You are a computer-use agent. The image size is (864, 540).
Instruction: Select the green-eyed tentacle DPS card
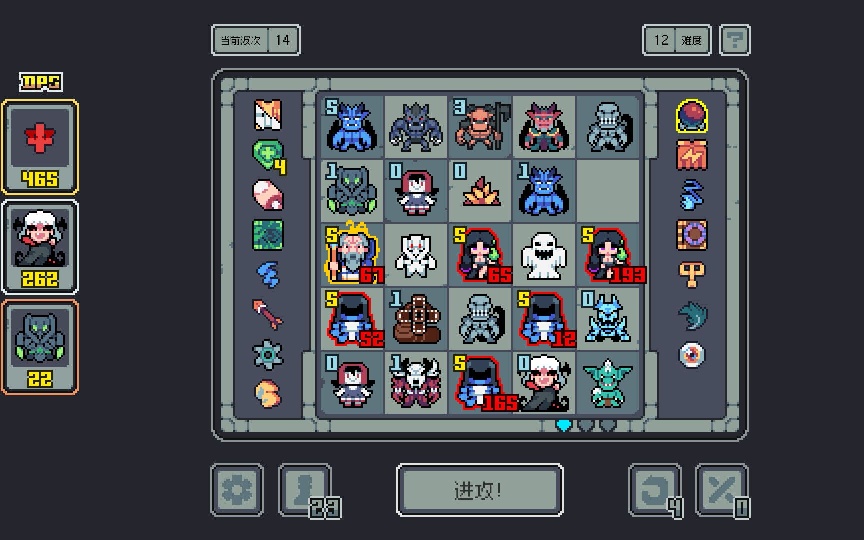pos(40,345)
